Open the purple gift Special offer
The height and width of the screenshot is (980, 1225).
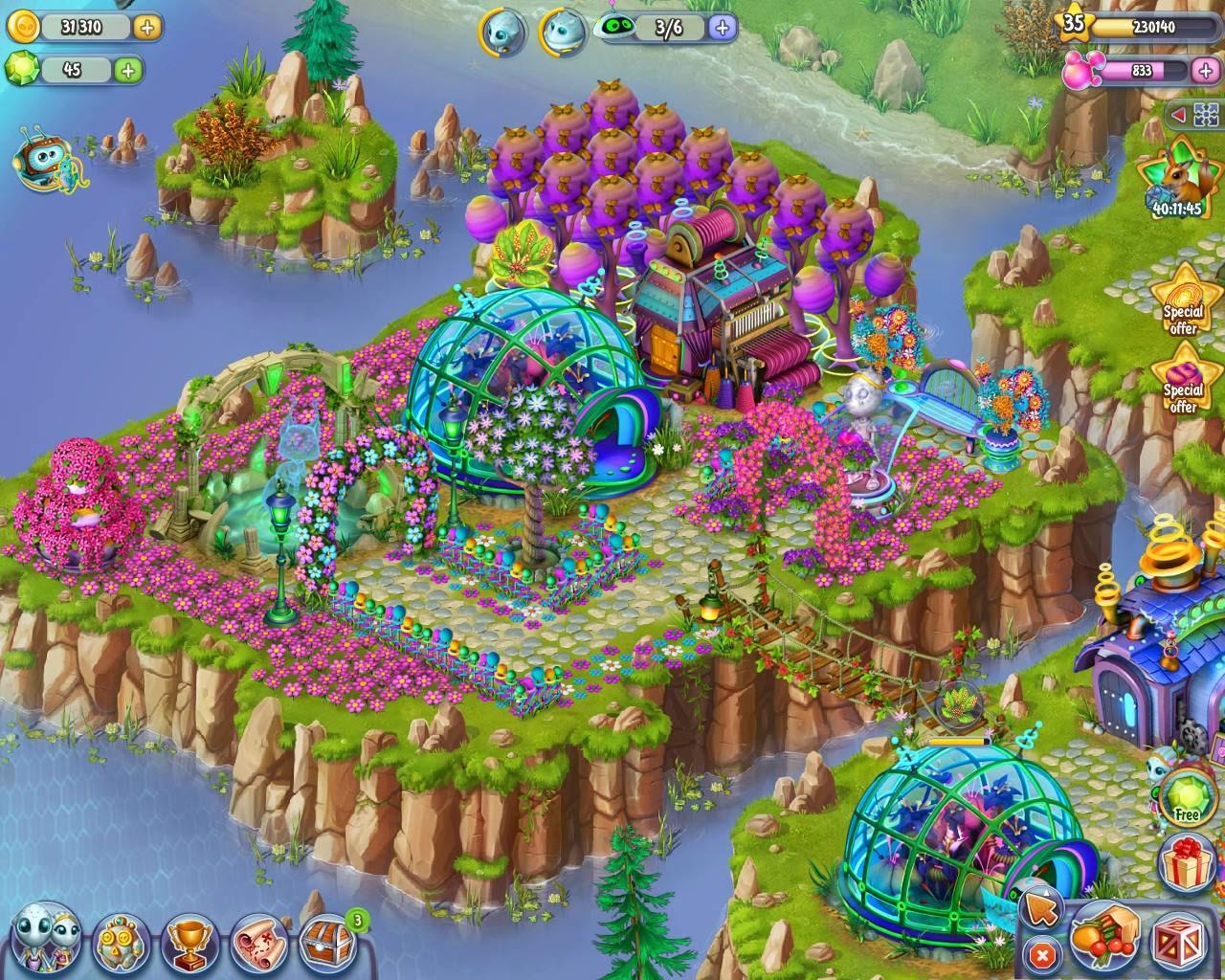1184,379
